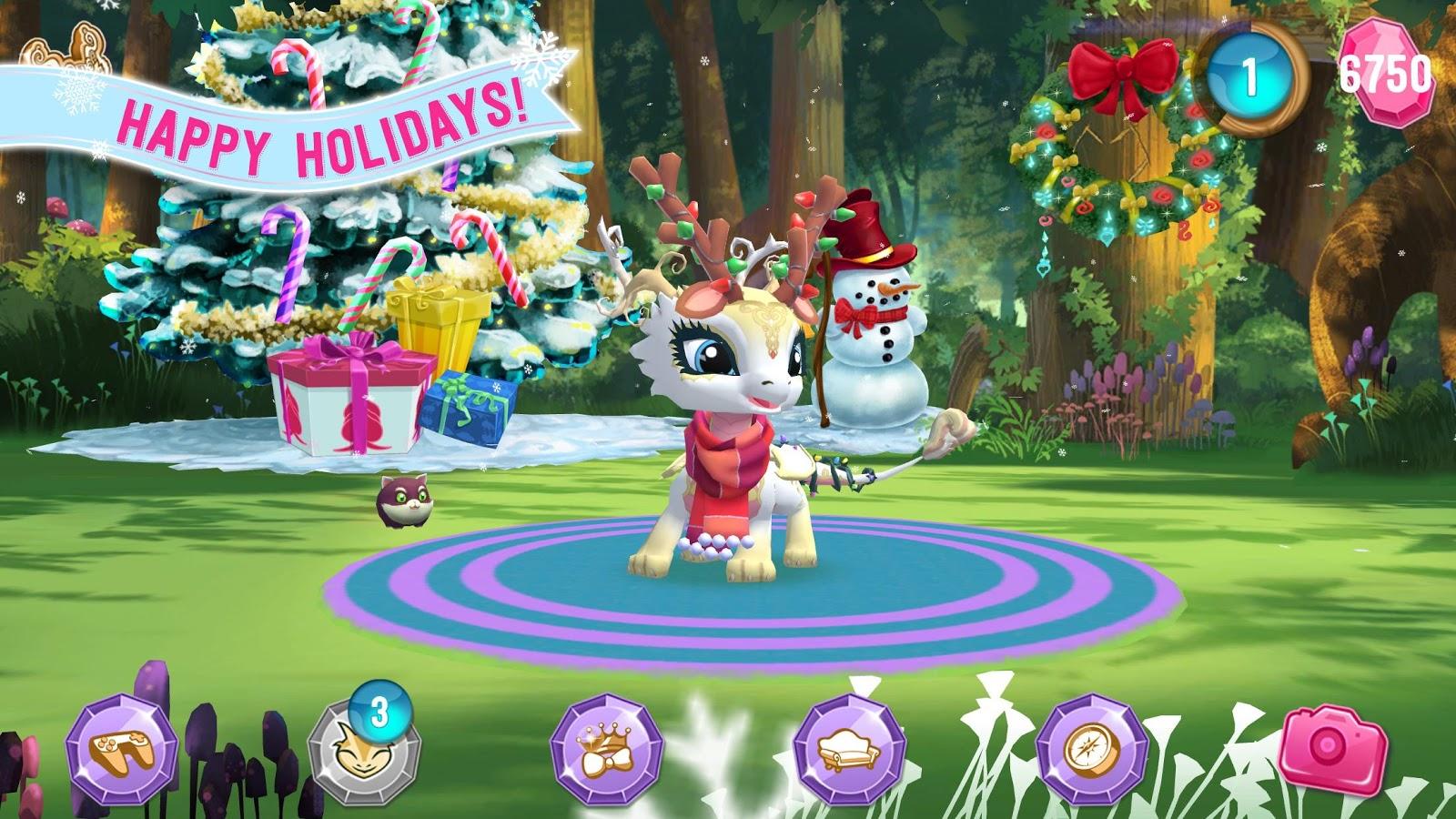Open the pink gem currency shop
This screenshot has height=819, width=1456.
coord(1386,73)
